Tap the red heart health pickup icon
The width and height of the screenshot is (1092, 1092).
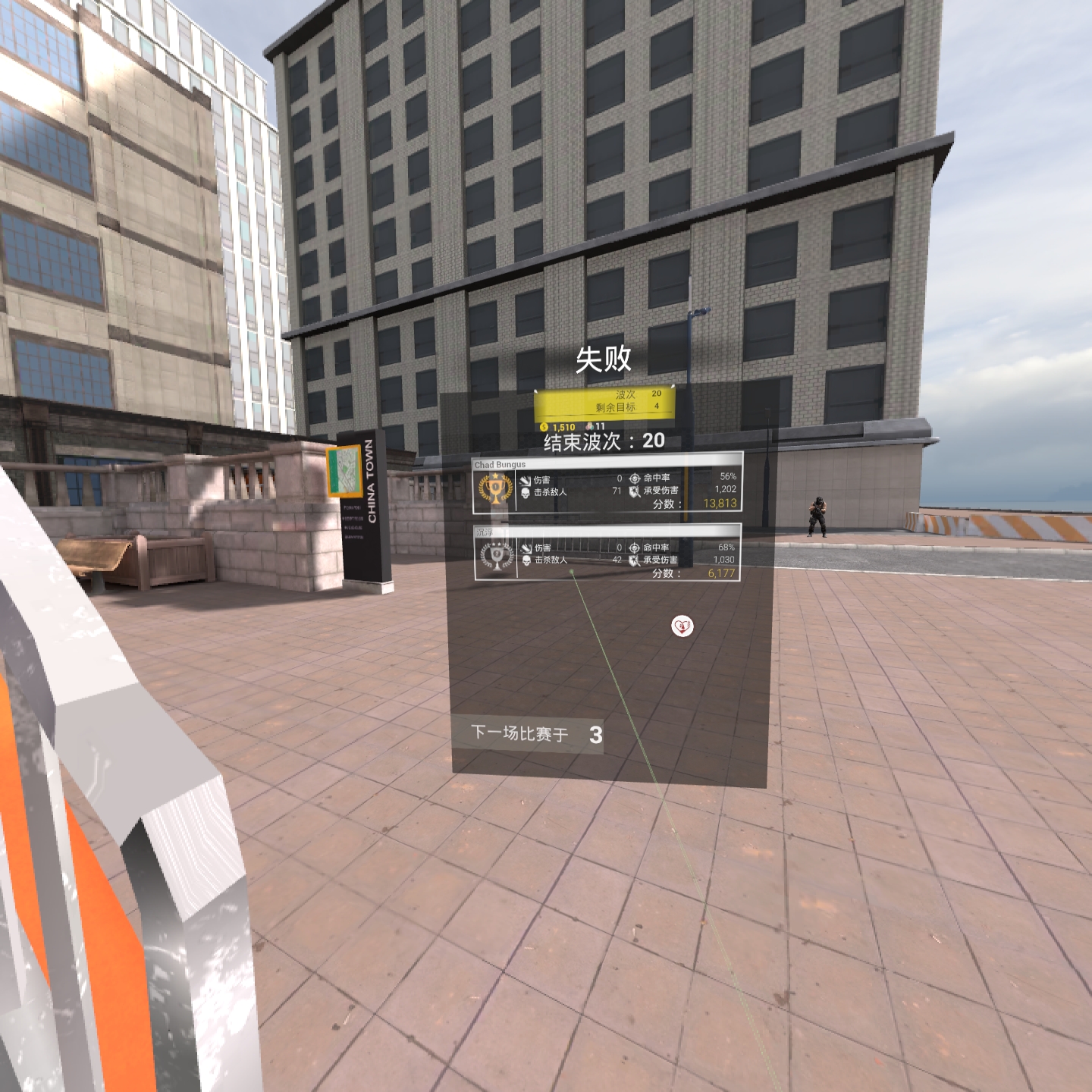point(681,626)
